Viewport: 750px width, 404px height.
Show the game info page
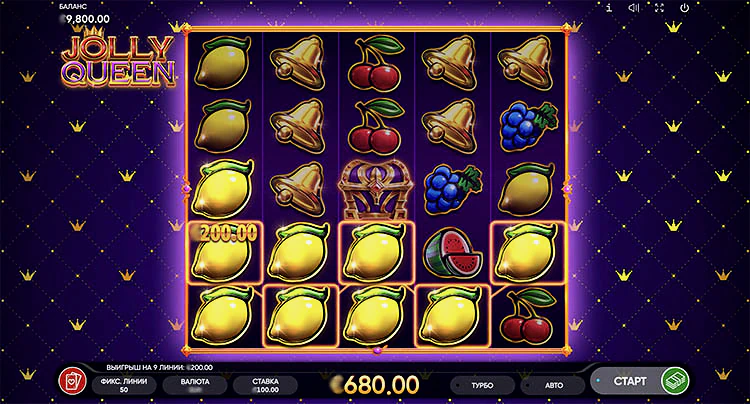pyautogui.click(x=609, y=8)
